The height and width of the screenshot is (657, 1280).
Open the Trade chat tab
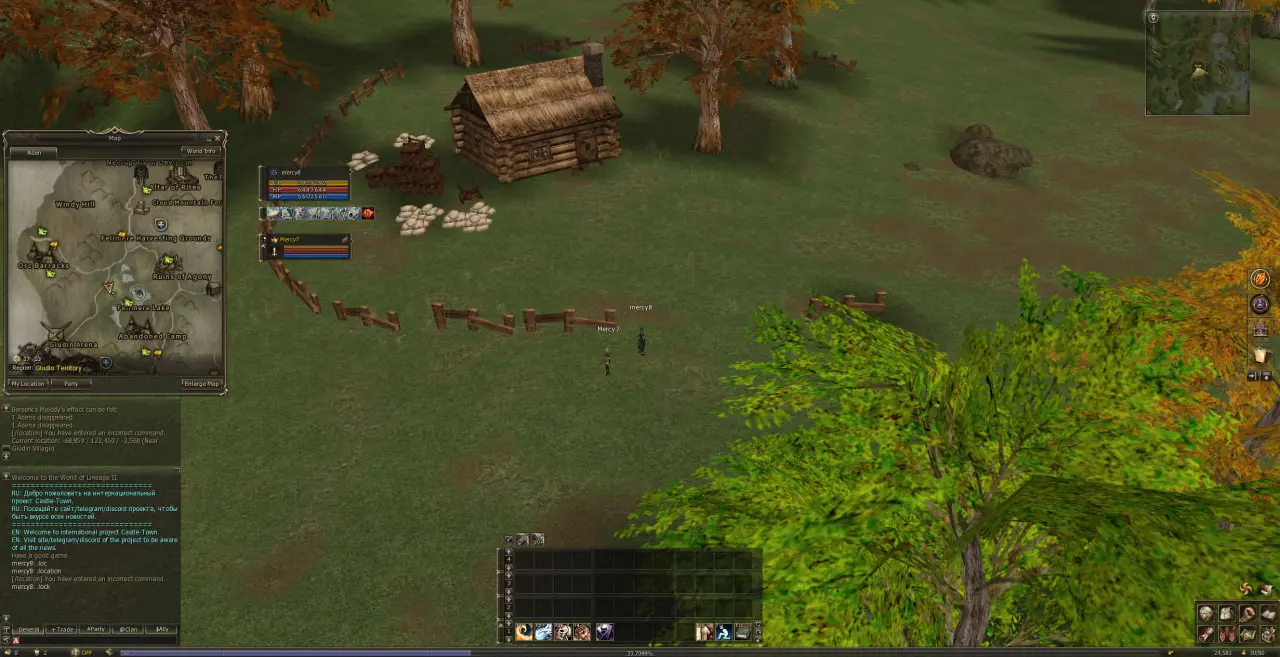62,629
